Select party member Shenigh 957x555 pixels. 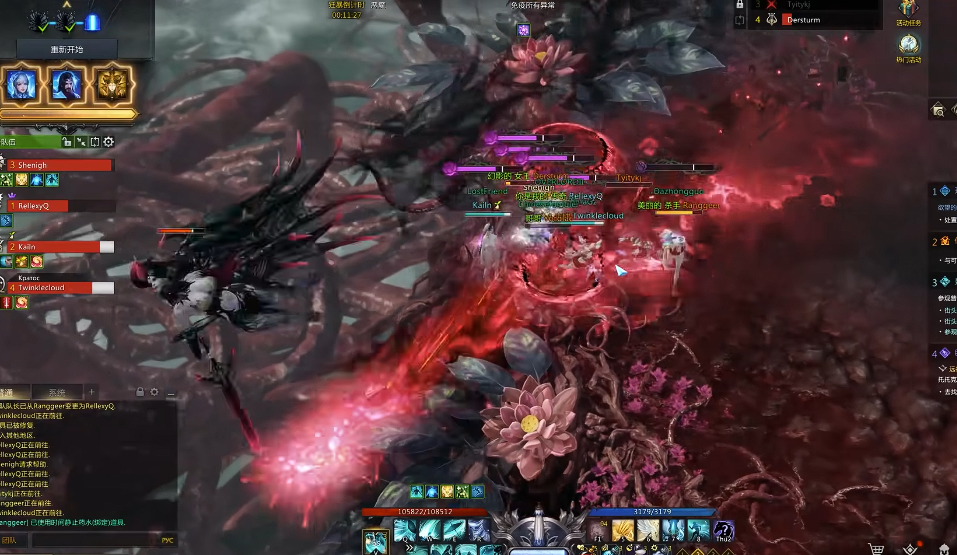tap(58, 165)
